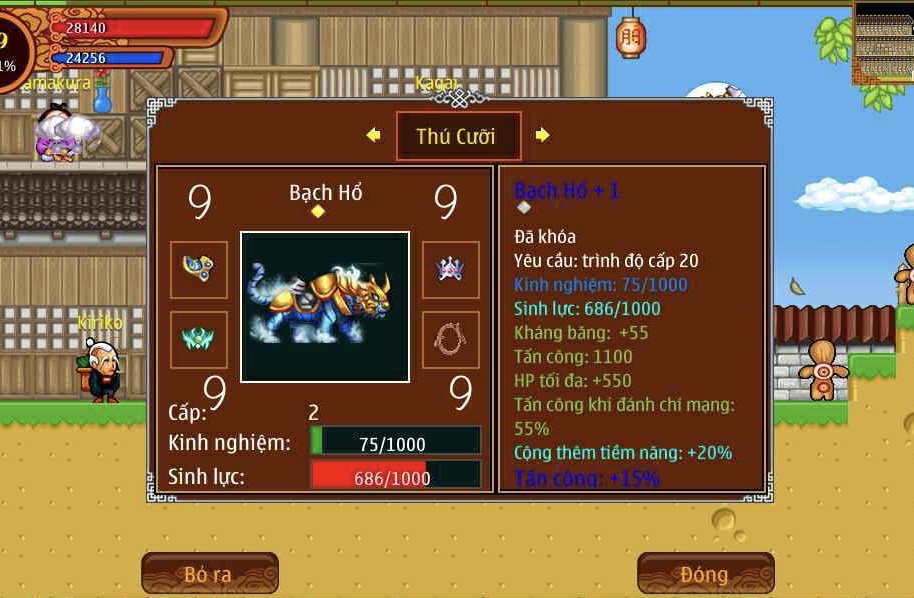
Task: Select the blue-gold saddle equipment slot
Action: (x=198, y=269)
